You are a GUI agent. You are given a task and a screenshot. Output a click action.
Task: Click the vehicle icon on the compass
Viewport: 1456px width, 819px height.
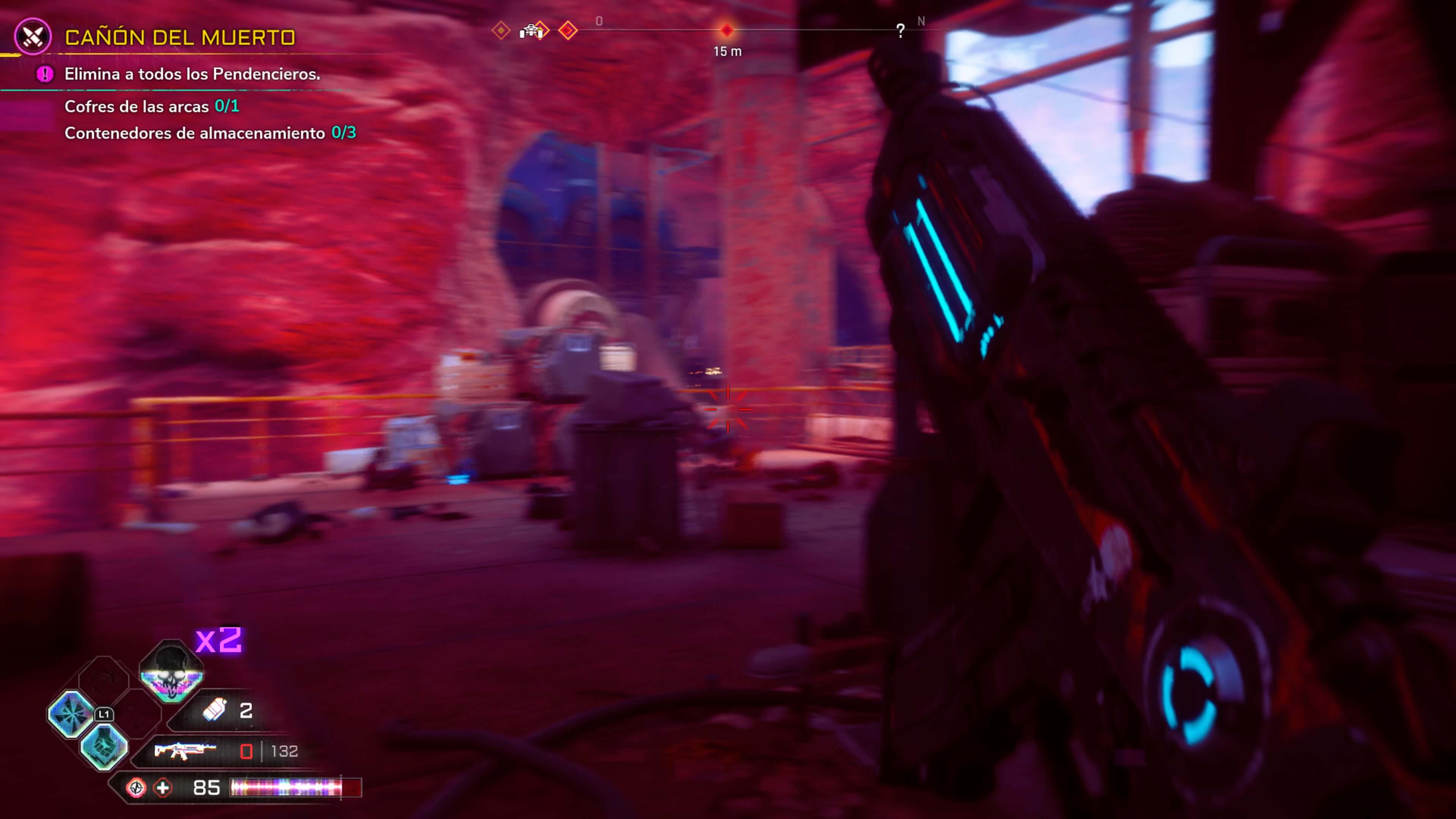[531, 31]
